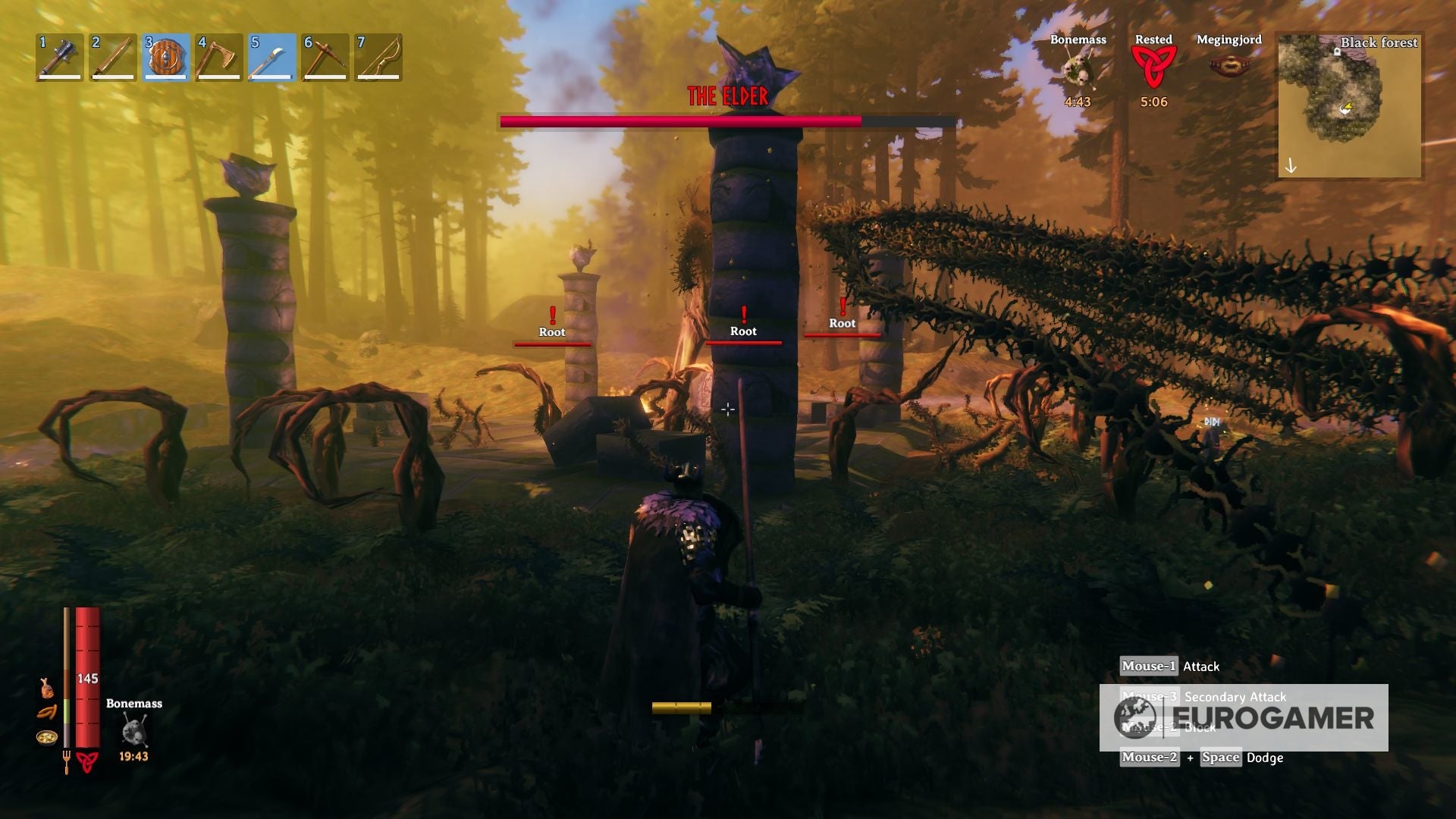Click the round wooden shield slot
This screenshot has width=1456, height=819.
[x=166, y=57]
